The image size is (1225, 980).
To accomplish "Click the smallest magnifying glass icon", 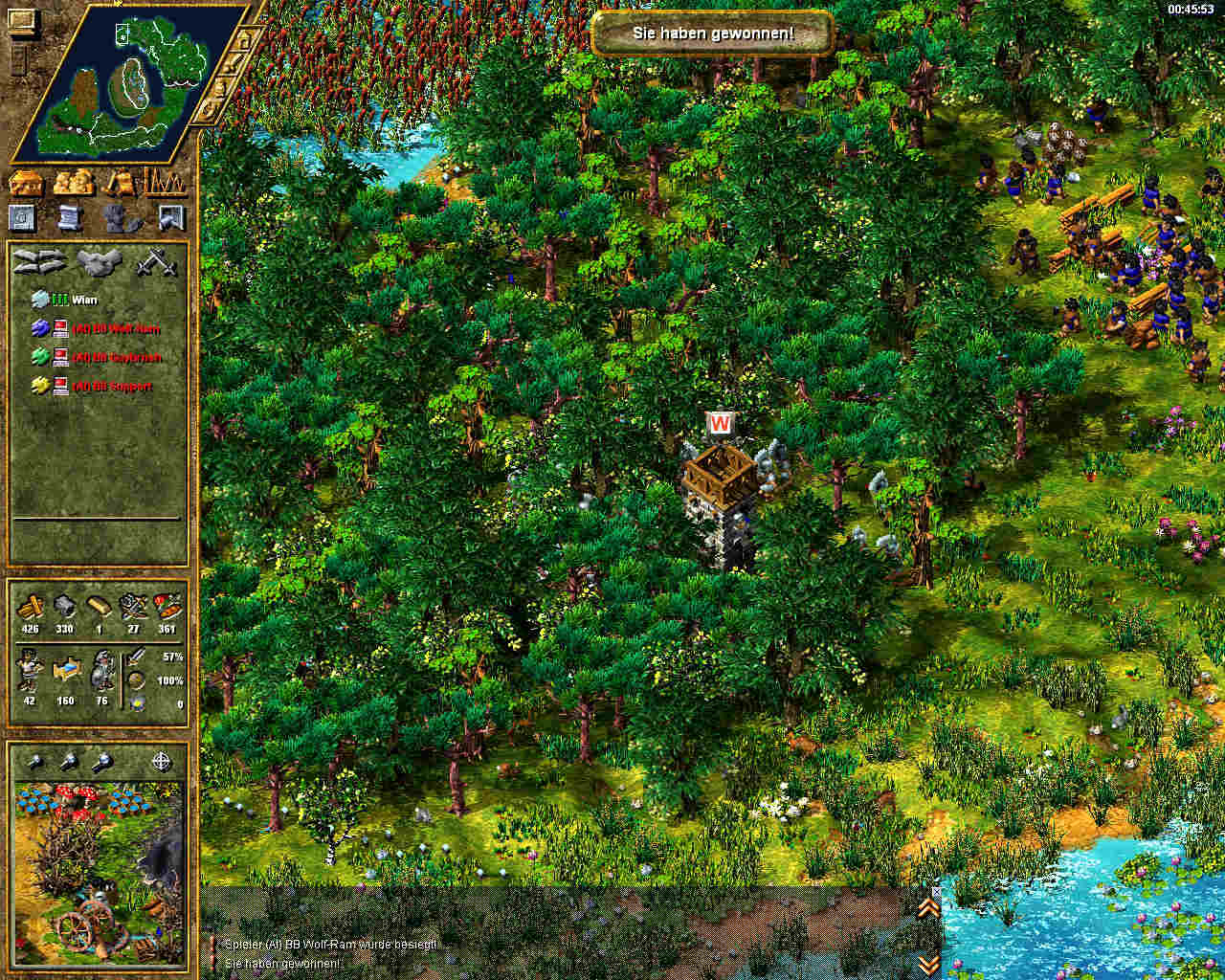I will (34, 762).
